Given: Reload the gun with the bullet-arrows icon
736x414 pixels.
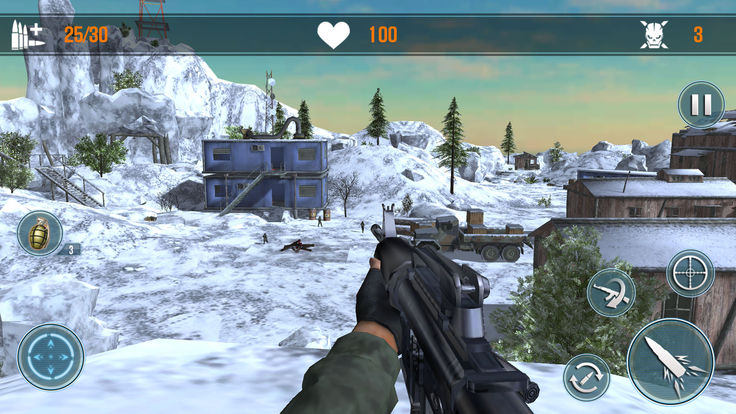Looking at the screenshot, I should click(587, 377).
